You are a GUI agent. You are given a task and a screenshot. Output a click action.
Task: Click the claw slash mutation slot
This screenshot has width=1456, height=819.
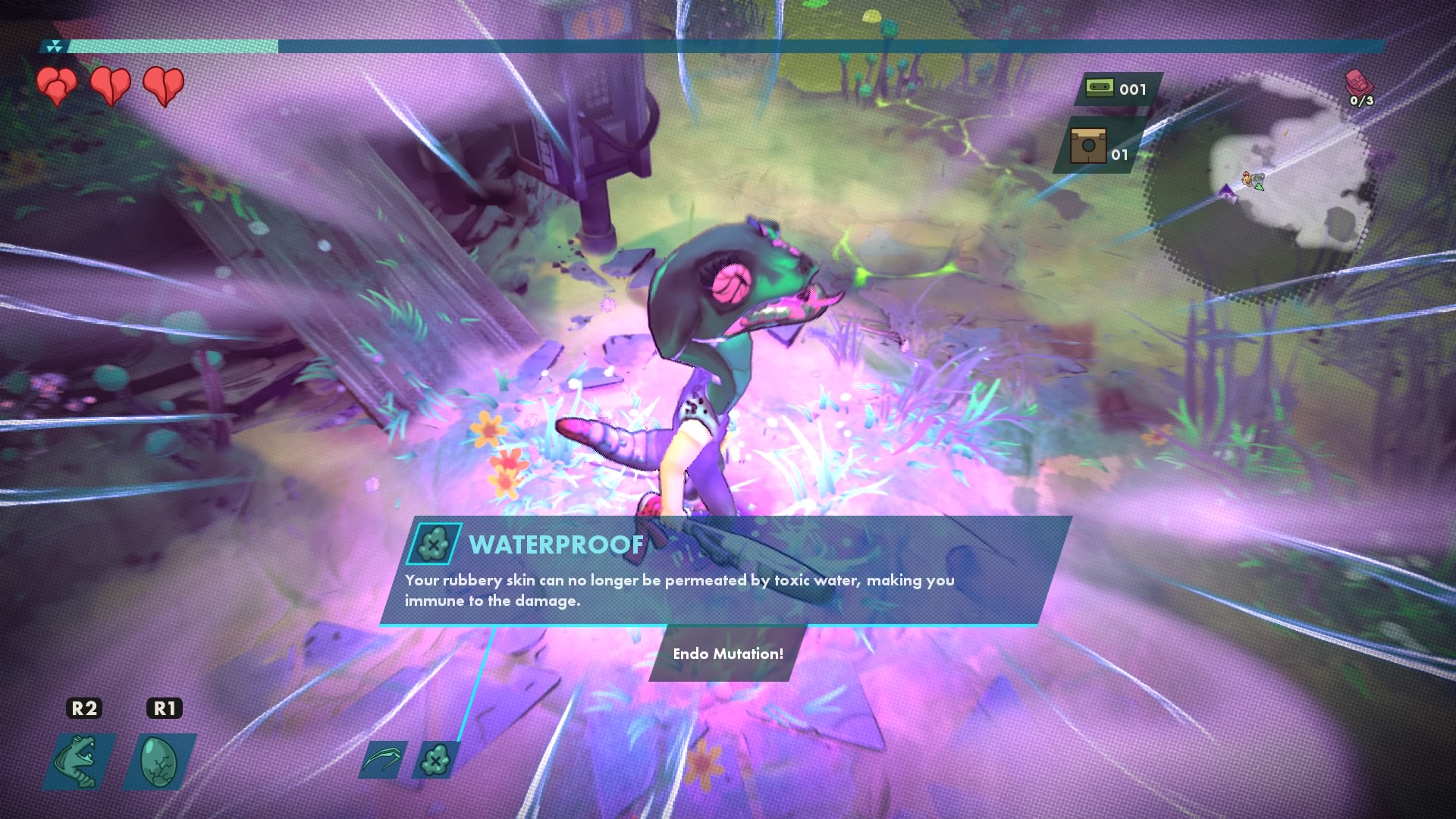click(383, 760)
